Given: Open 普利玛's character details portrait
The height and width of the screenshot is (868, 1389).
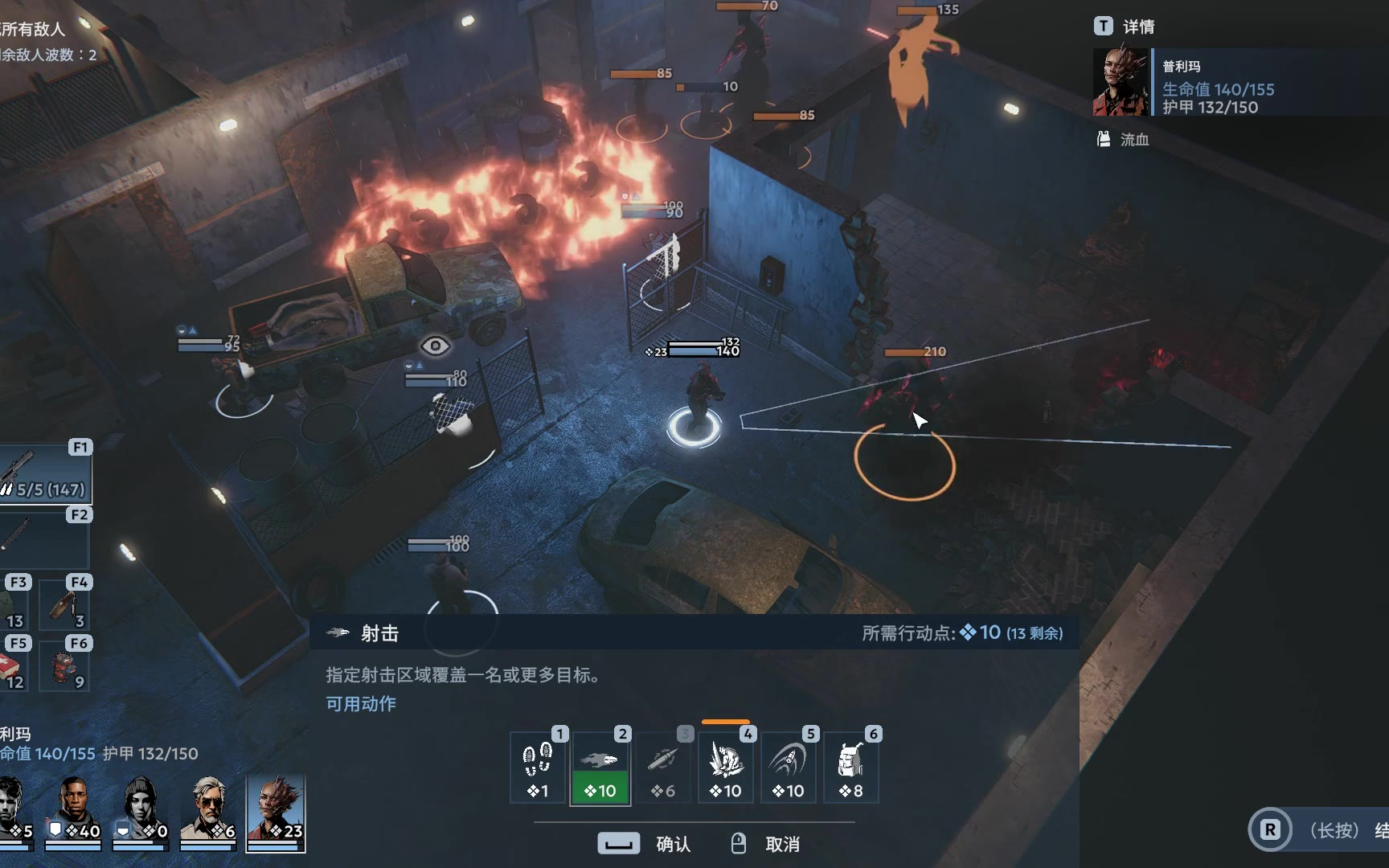Looking at the screenshot, I should coord(1121,82).
